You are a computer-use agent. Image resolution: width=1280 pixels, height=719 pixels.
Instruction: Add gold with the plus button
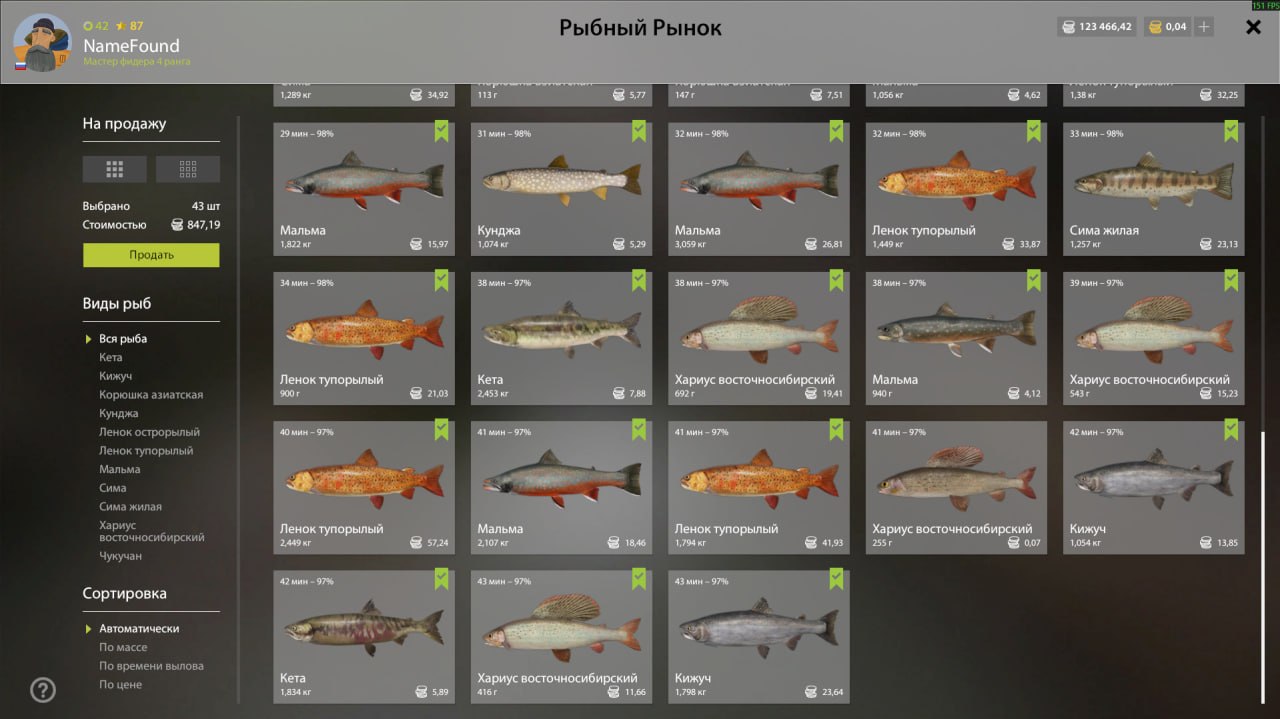pyautogui.click(x=1204, y=27)
